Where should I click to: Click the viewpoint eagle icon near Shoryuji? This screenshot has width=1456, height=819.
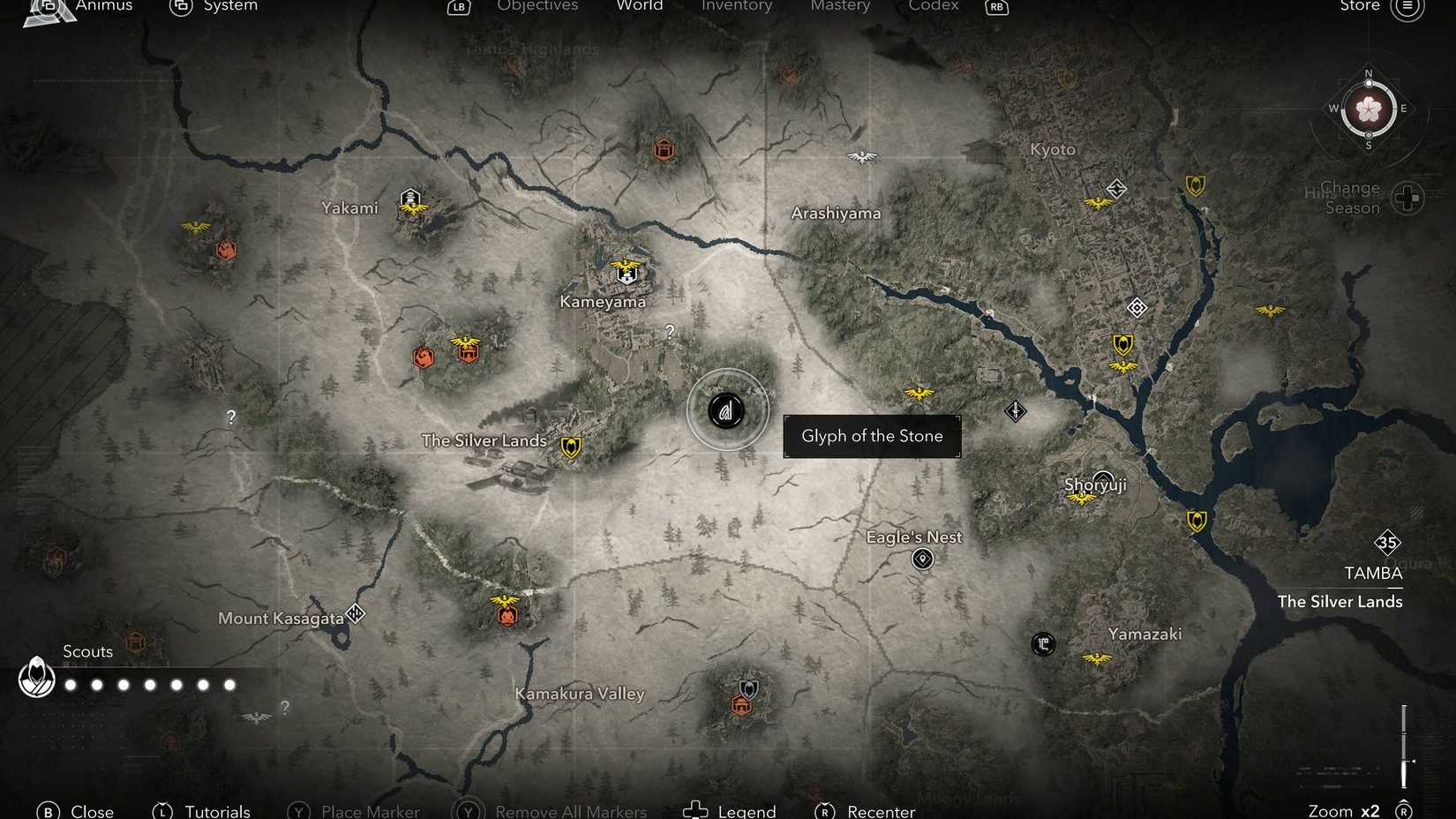1082,498
